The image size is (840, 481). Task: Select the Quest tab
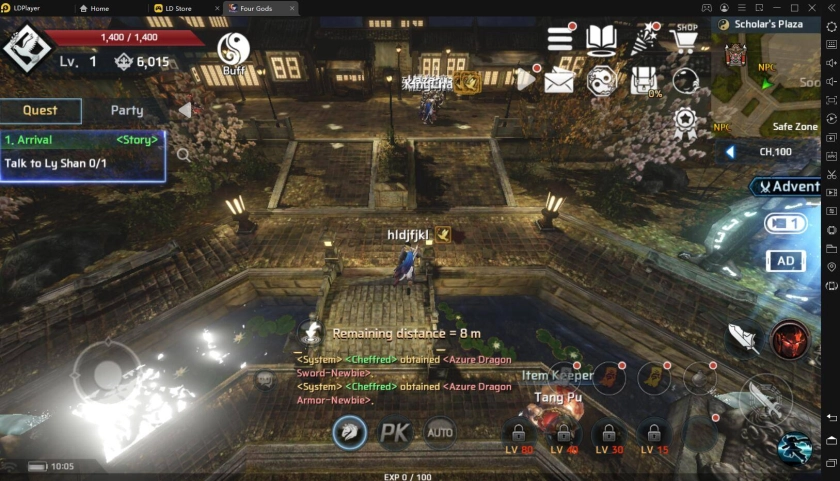pyautogui.click(x=40, y=110)
